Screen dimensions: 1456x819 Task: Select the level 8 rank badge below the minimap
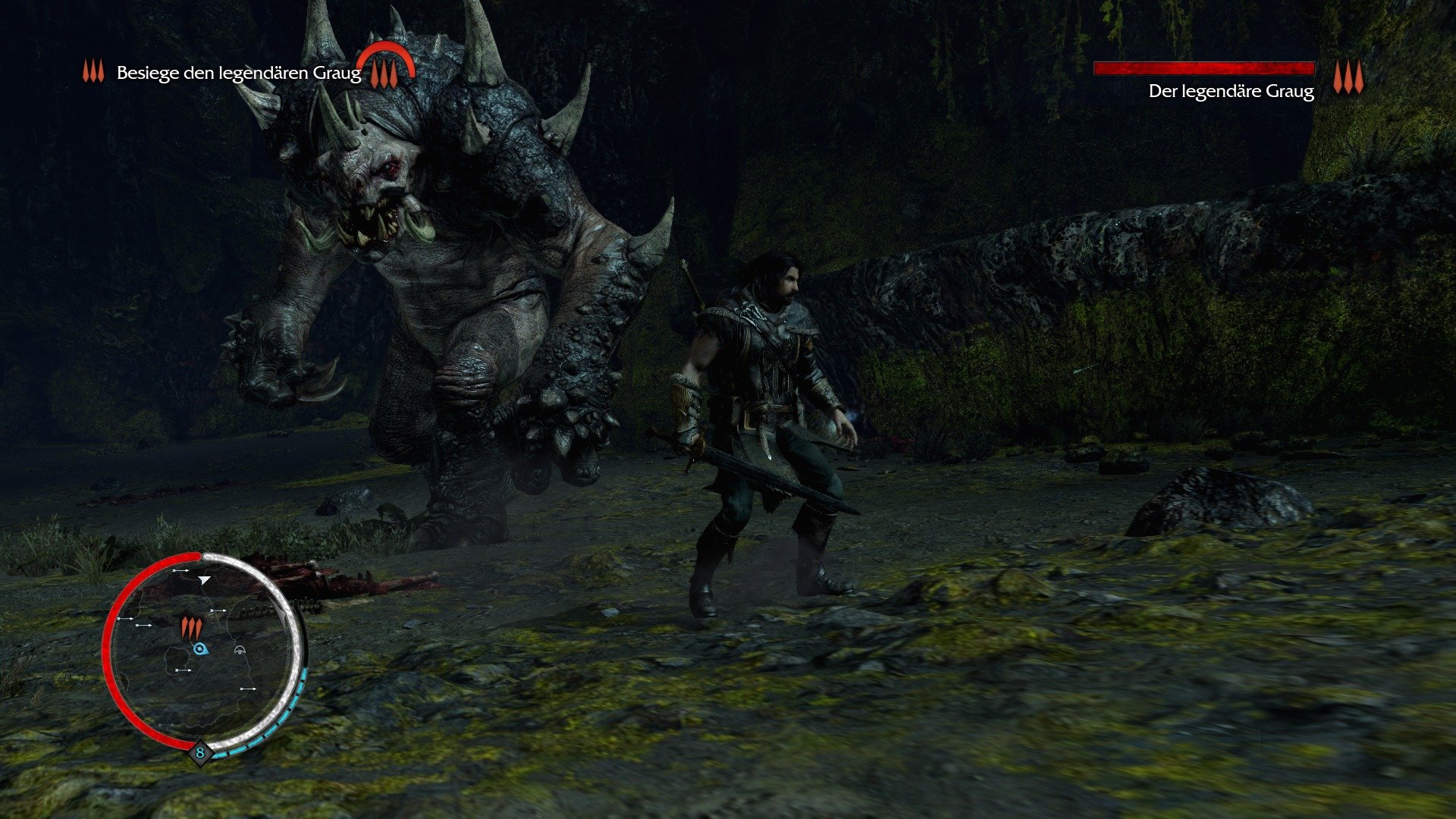(200, 753)
